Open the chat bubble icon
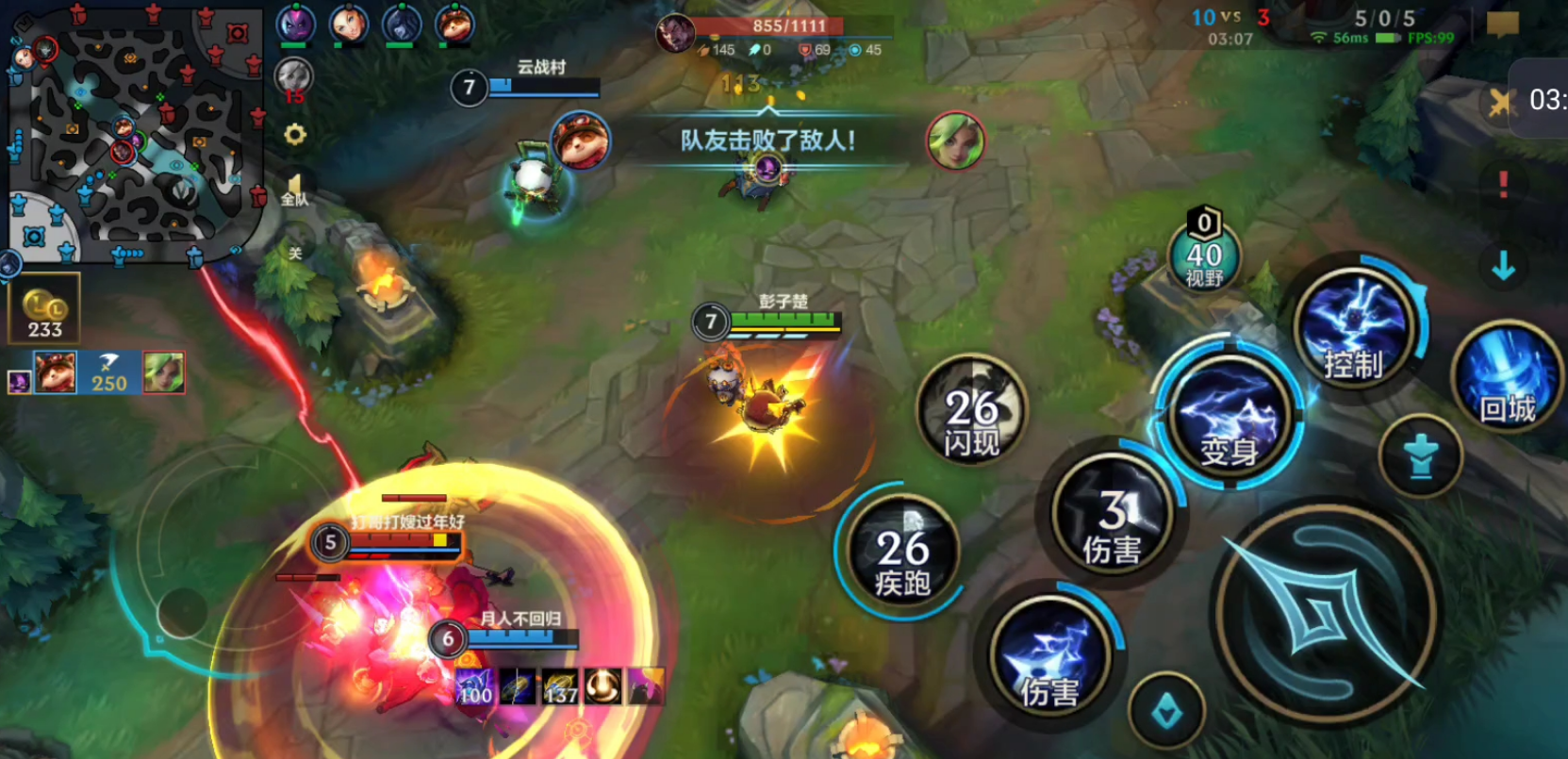This screenshot has height=759, width=1568. 1502,24
